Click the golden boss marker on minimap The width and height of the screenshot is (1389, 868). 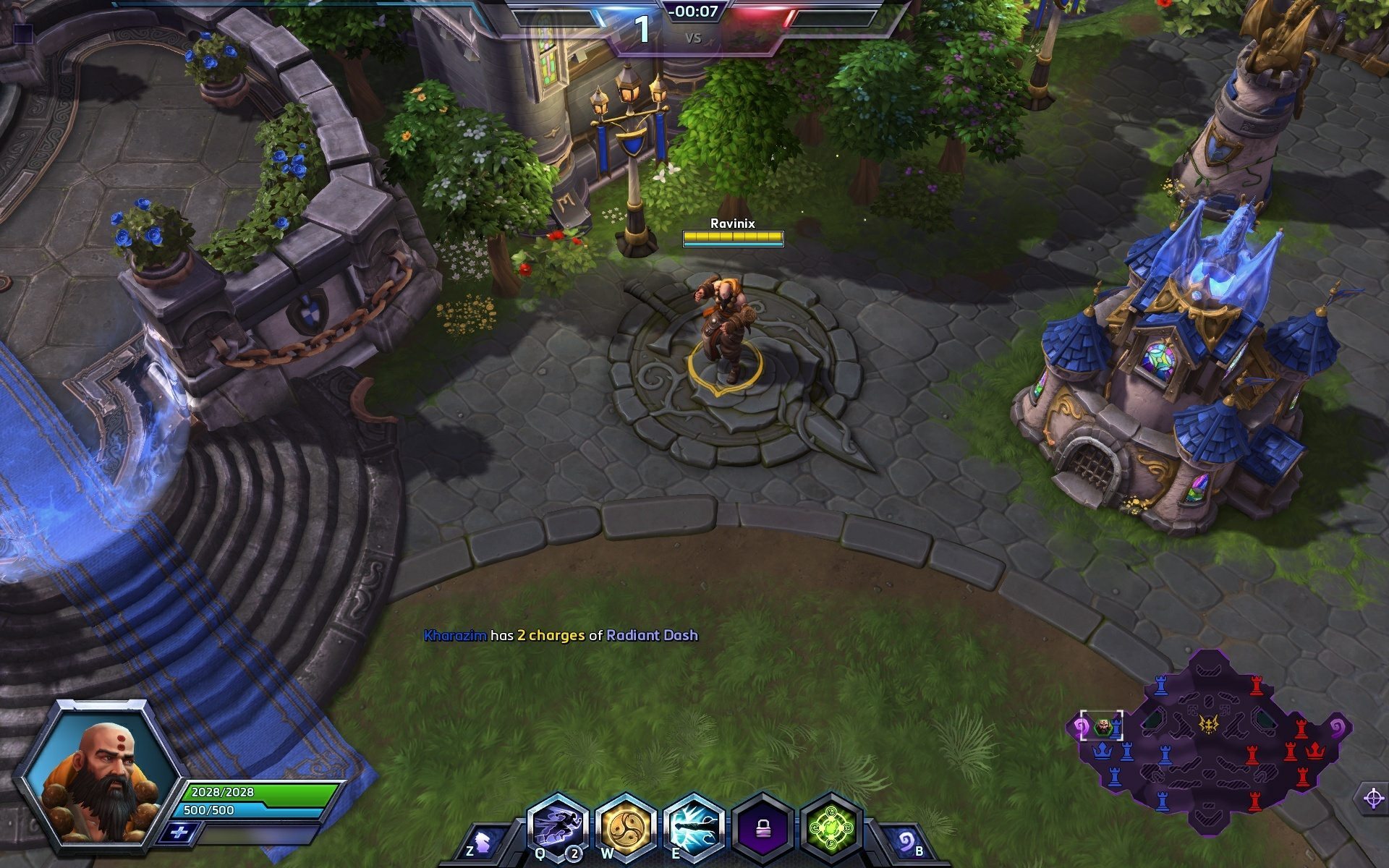click(1208, 723)
